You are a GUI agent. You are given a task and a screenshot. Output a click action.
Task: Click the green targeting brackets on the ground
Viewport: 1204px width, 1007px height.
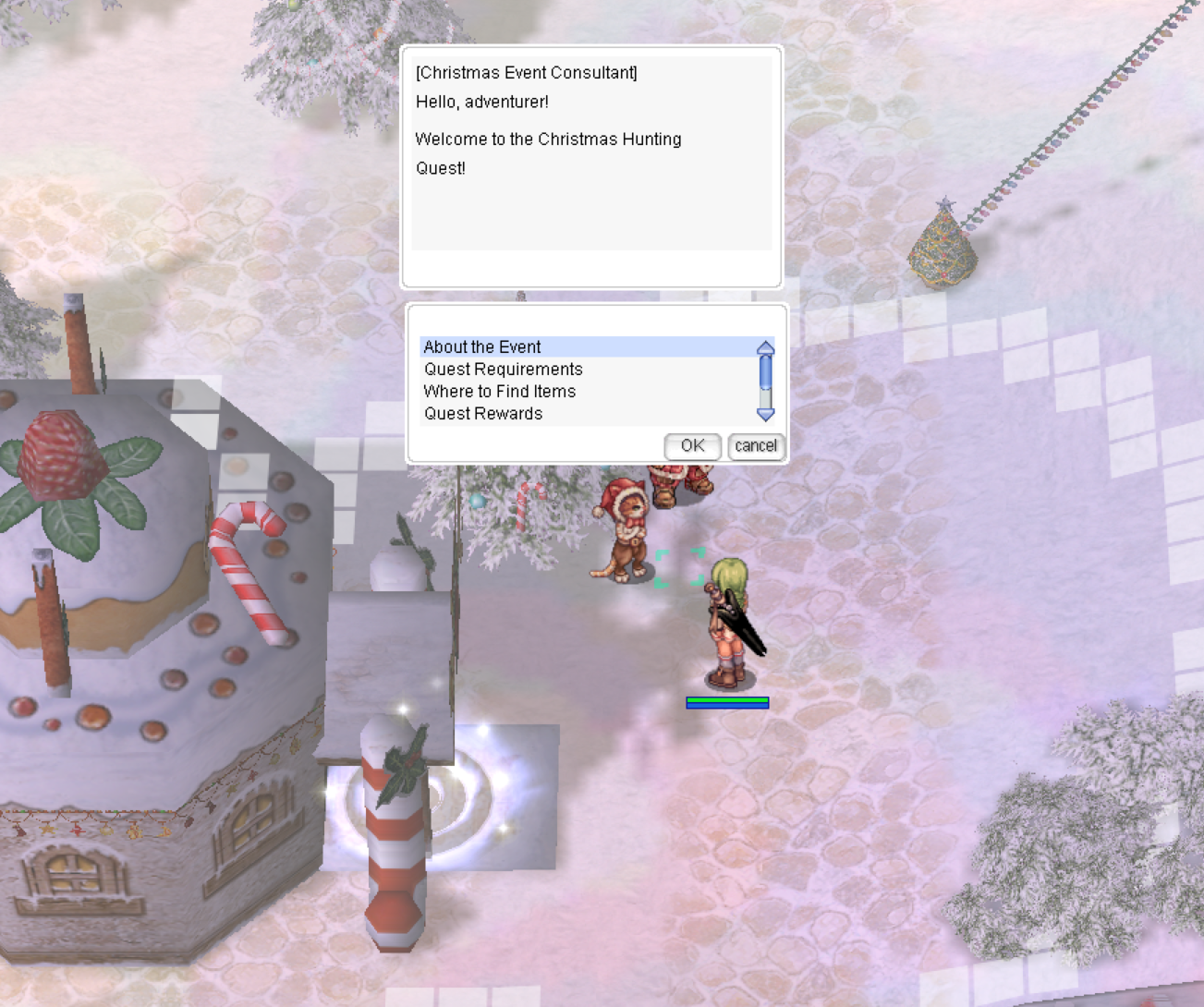pyautogui.click(x=681, y=568)
